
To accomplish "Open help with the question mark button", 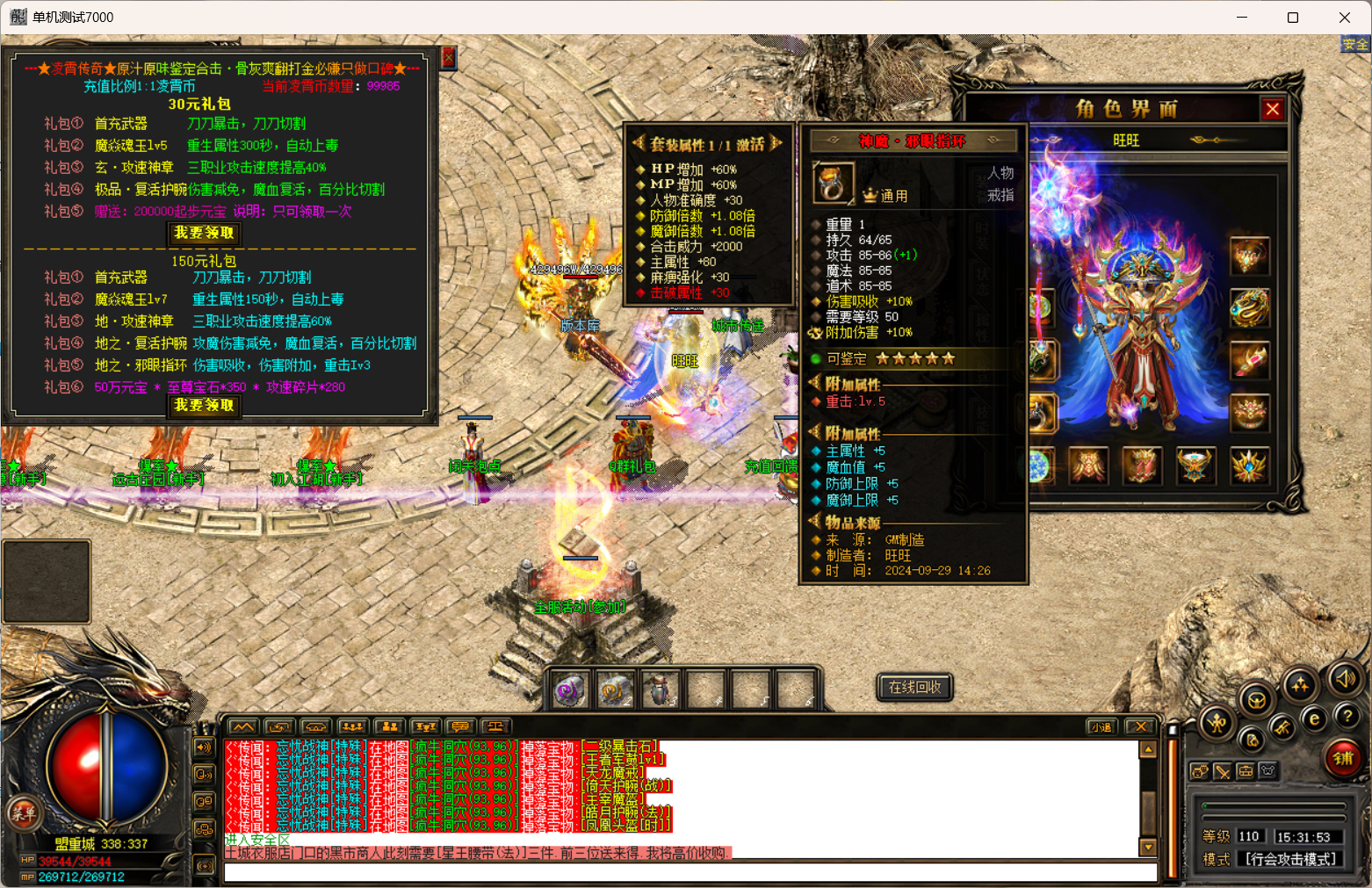I will click(1348, 718).
